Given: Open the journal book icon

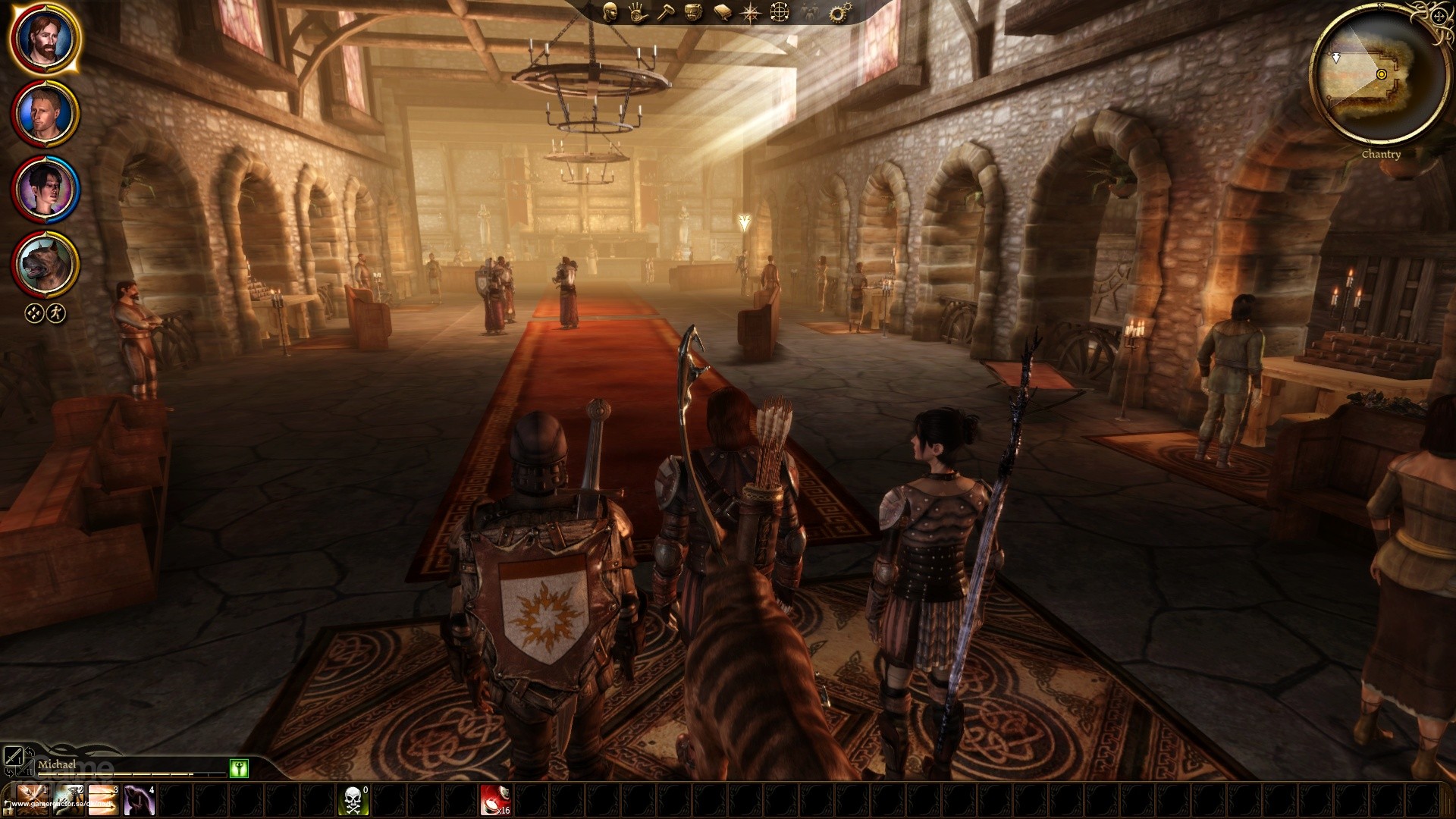Looking at the screenshot, I should coord(722,13).
